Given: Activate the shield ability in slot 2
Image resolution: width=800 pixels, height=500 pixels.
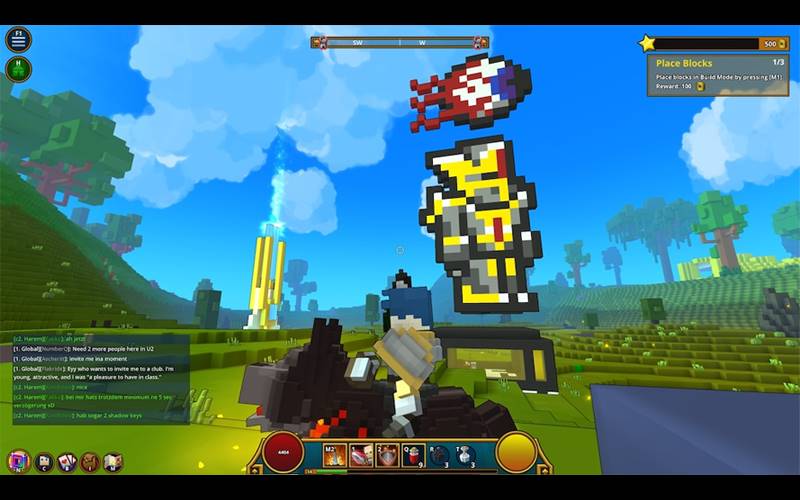Looking at the screenshot, I should click(387, 456).
